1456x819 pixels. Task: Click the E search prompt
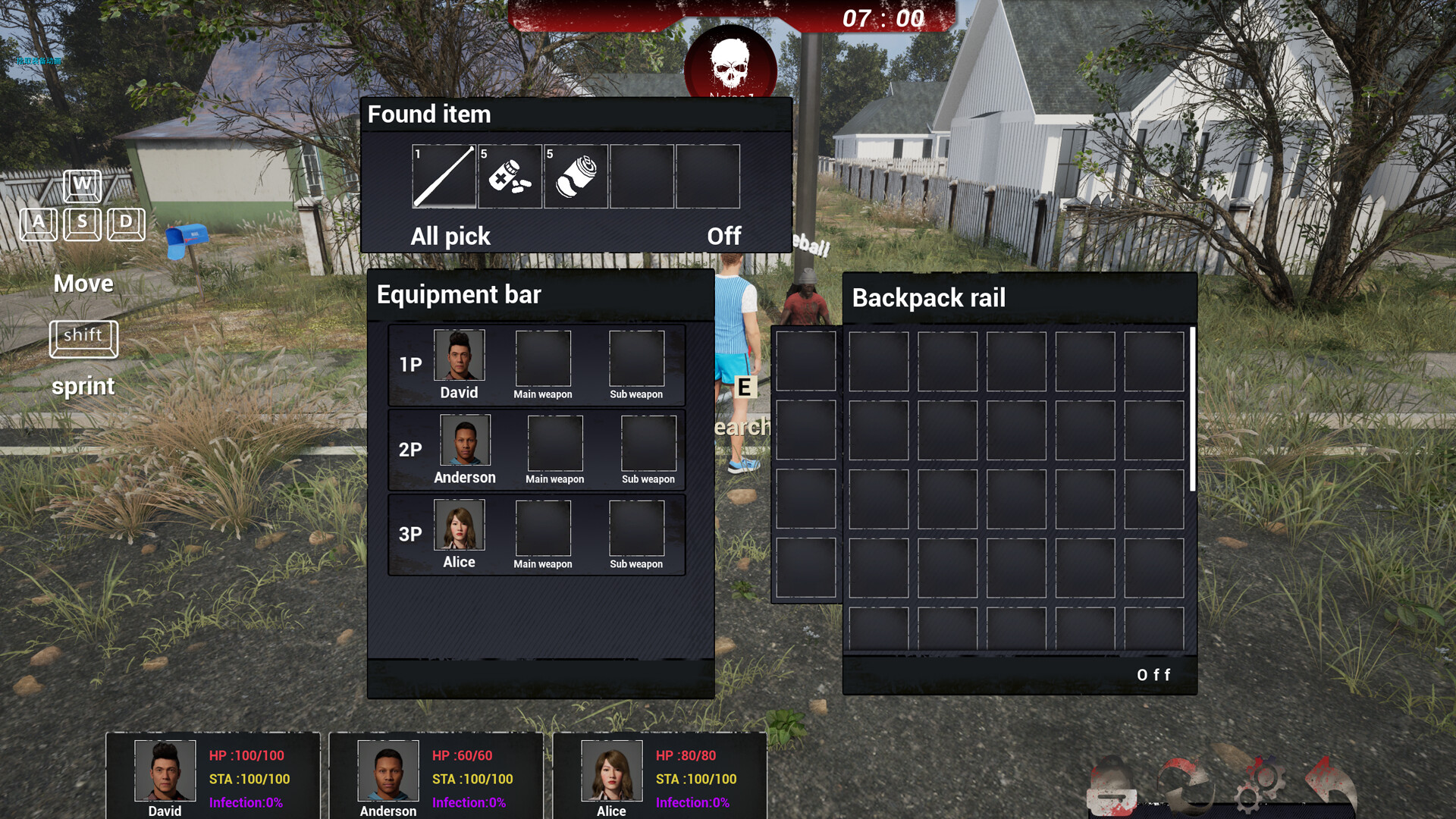click(744, 388)
